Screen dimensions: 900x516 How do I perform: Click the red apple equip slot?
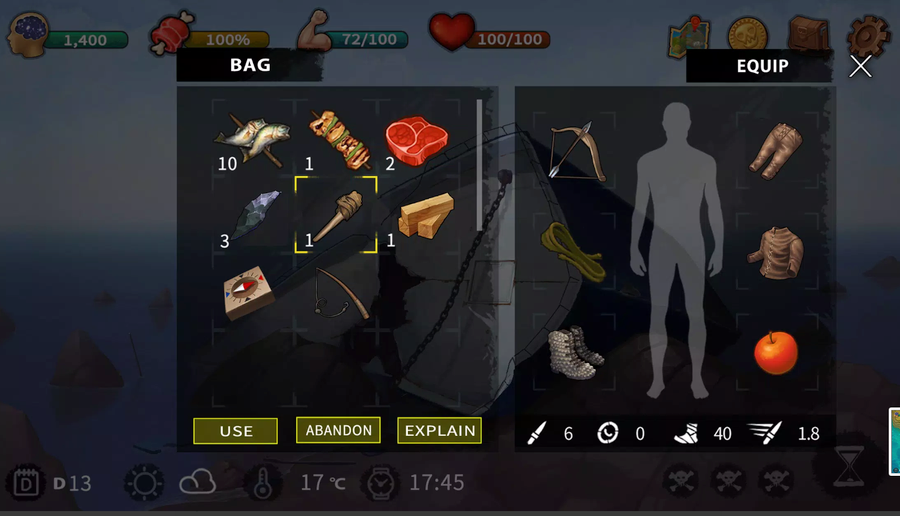coord(776,352)
